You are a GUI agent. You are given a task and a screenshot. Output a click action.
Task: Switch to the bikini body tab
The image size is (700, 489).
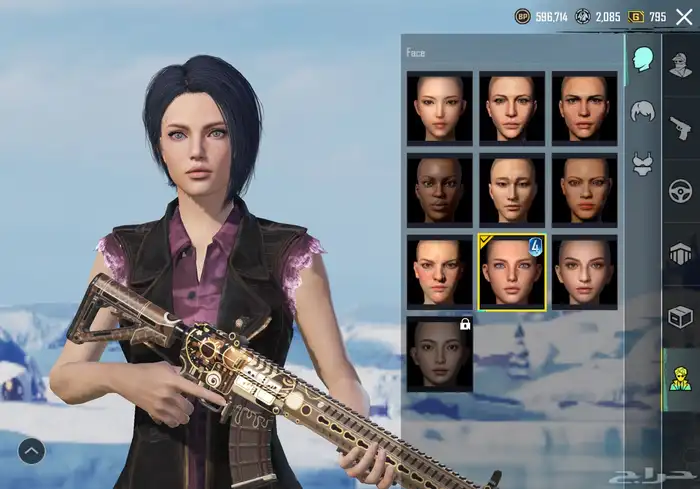click(x=641, y=163)
